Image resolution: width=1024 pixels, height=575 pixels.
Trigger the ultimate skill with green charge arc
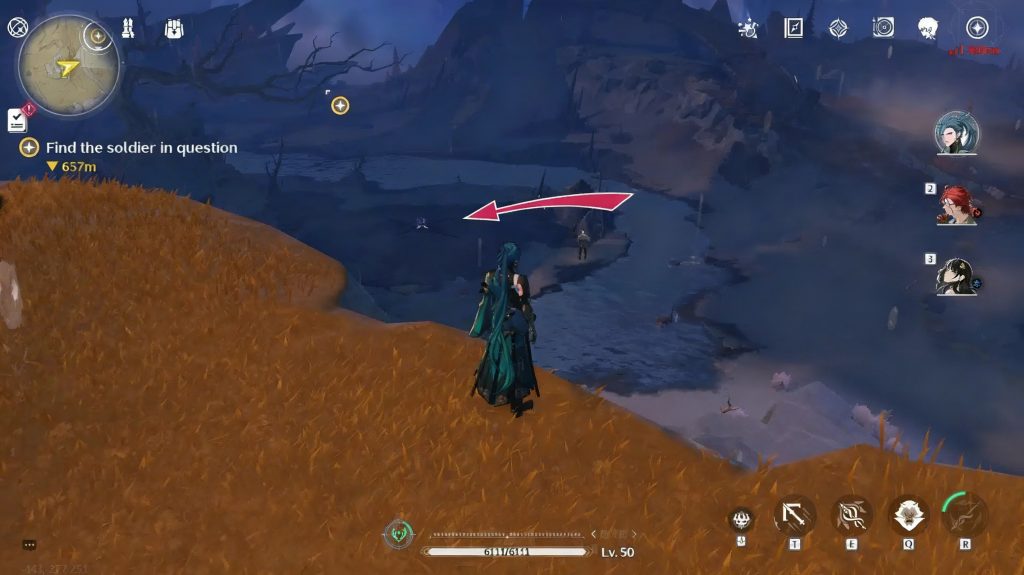pyautogui.click(x=965, y=514)
